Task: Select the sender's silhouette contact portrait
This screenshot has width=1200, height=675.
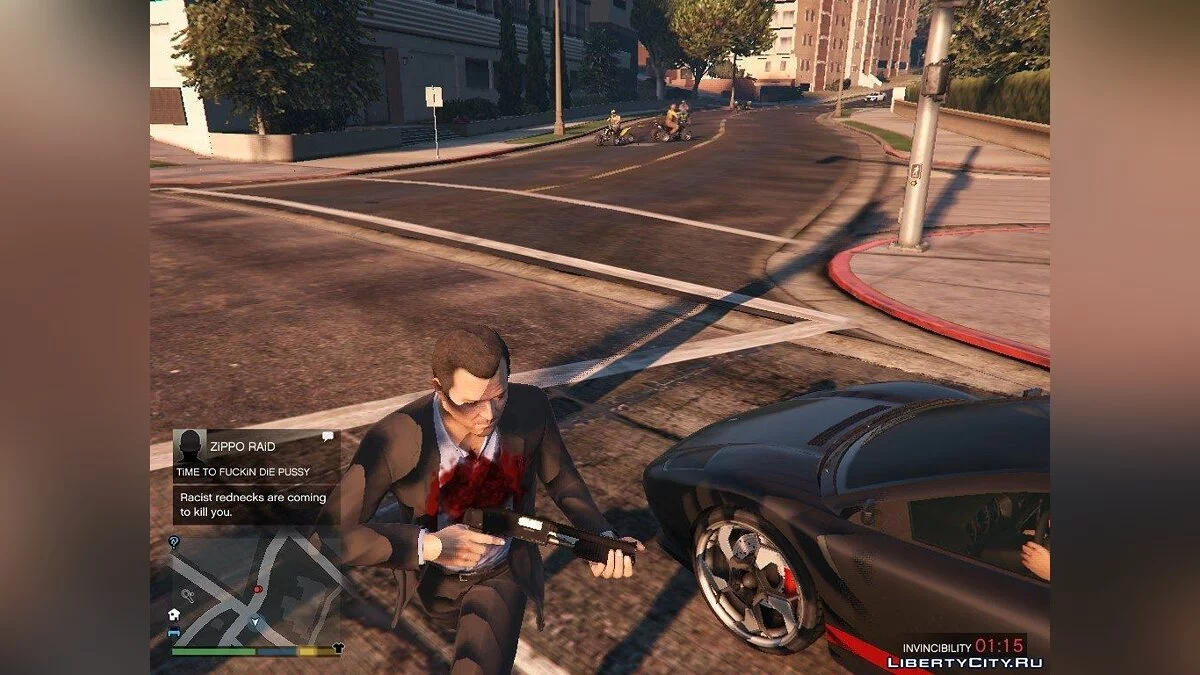Action: point(189,445)
